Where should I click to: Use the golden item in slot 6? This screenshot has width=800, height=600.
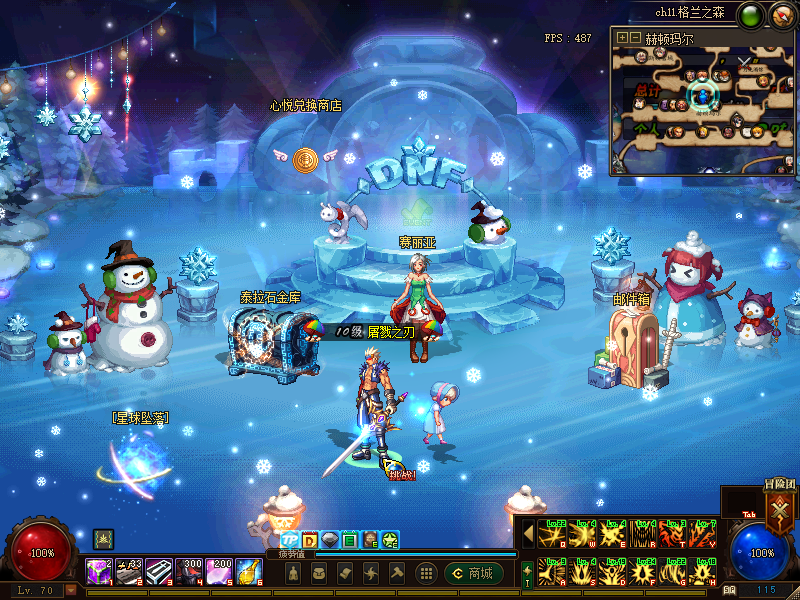click(249, 572)
